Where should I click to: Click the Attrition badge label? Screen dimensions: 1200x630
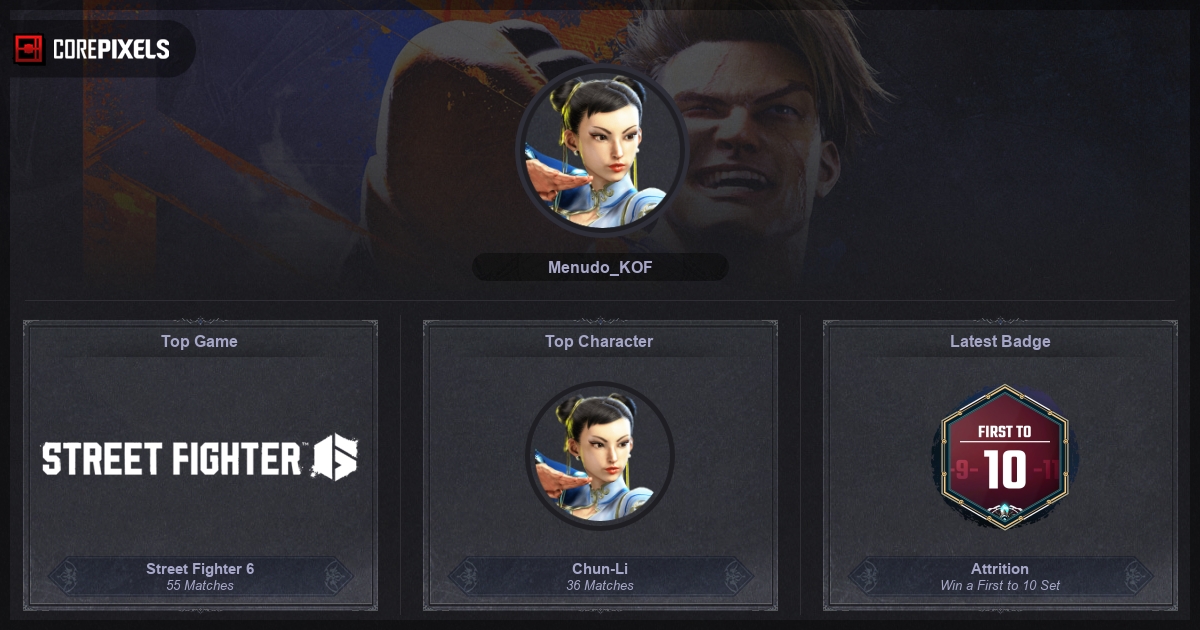coord(1000,576)
